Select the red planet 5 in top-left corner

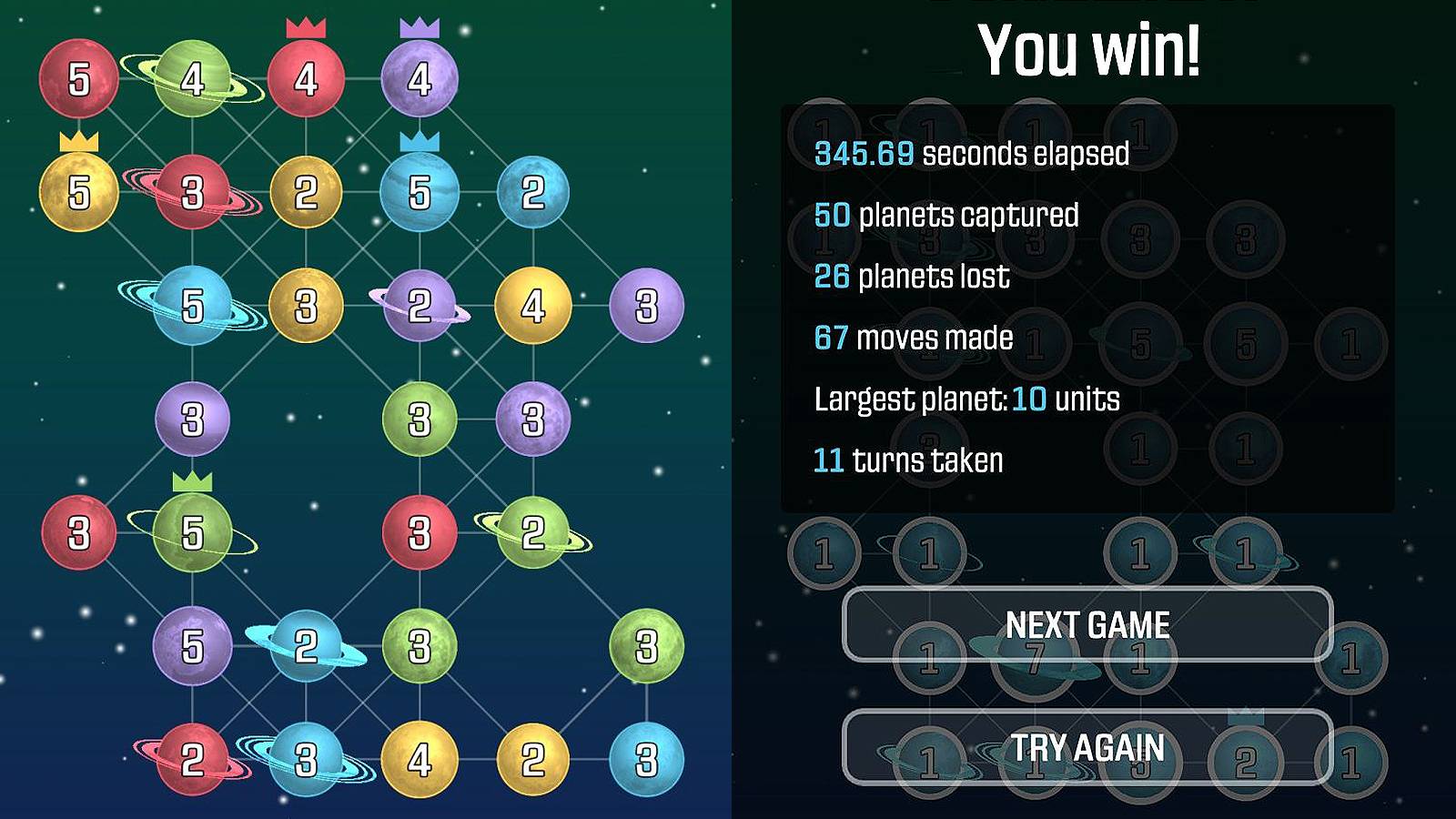80,77
